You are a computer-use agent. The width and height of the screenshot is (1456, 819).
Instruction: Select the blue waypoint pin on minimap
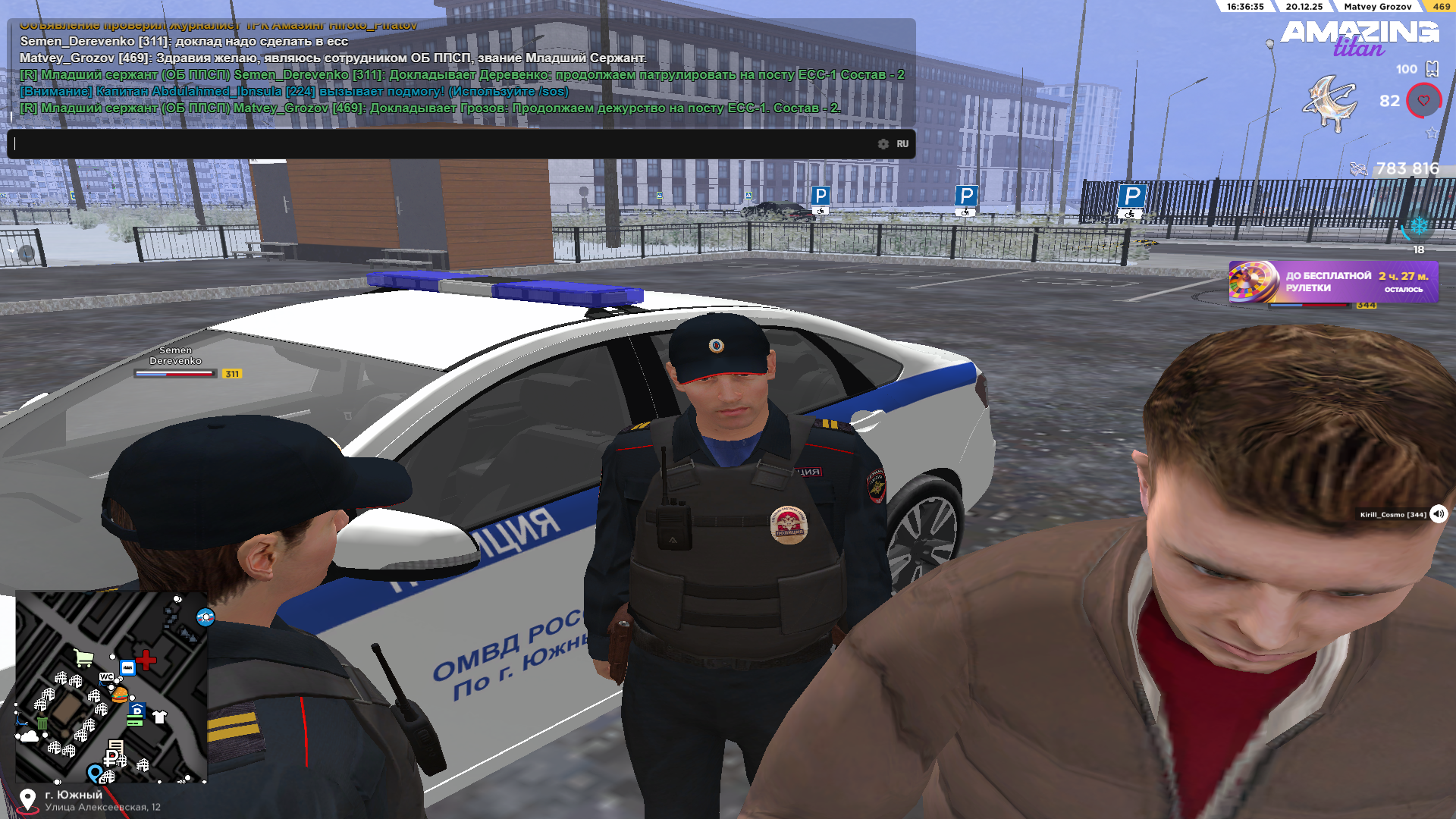pyautogui.click(x=95, y=773)
